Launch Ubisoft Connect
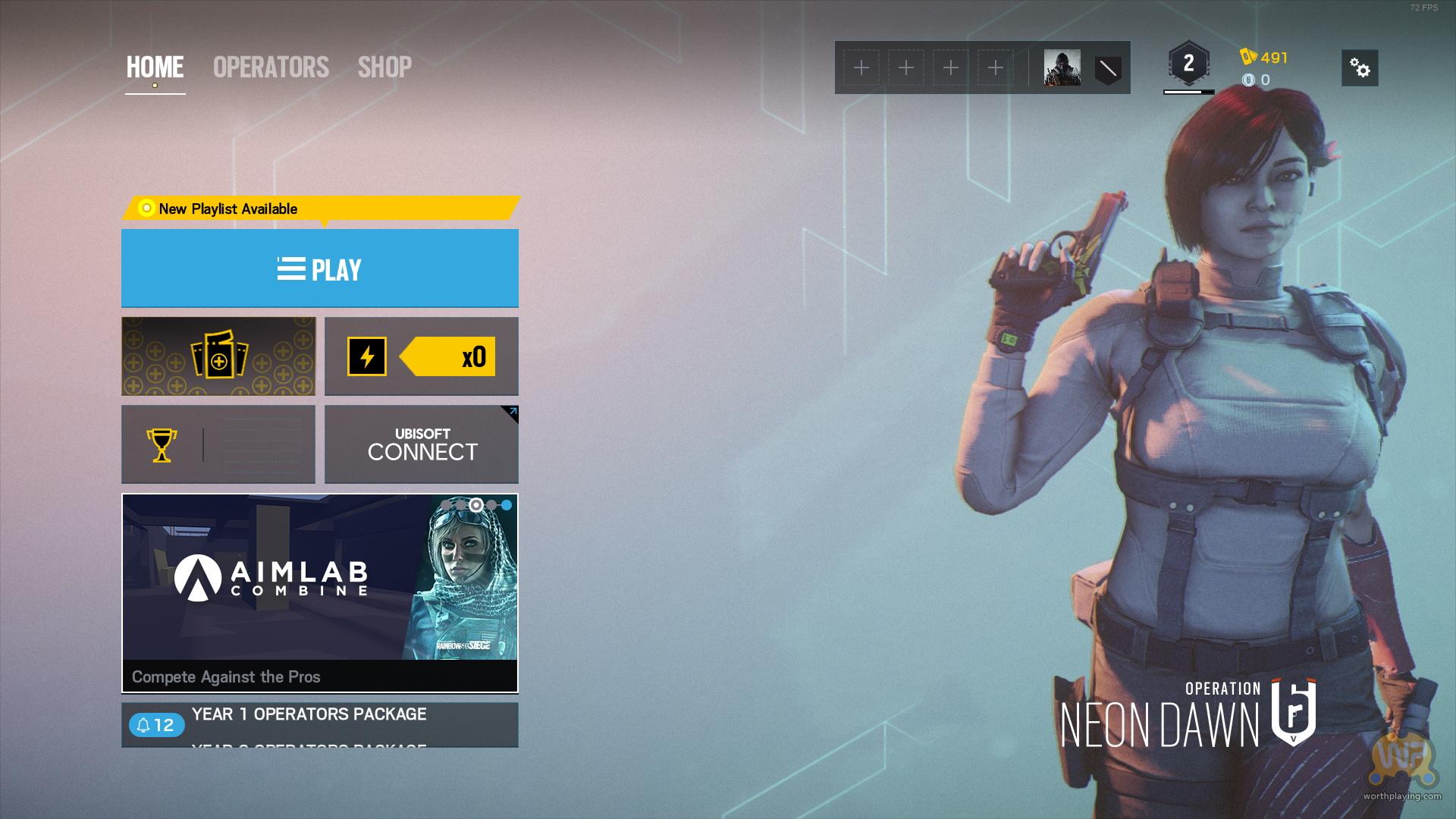The height and width of the screenshot is (819, 1456). tap(421, 444)
